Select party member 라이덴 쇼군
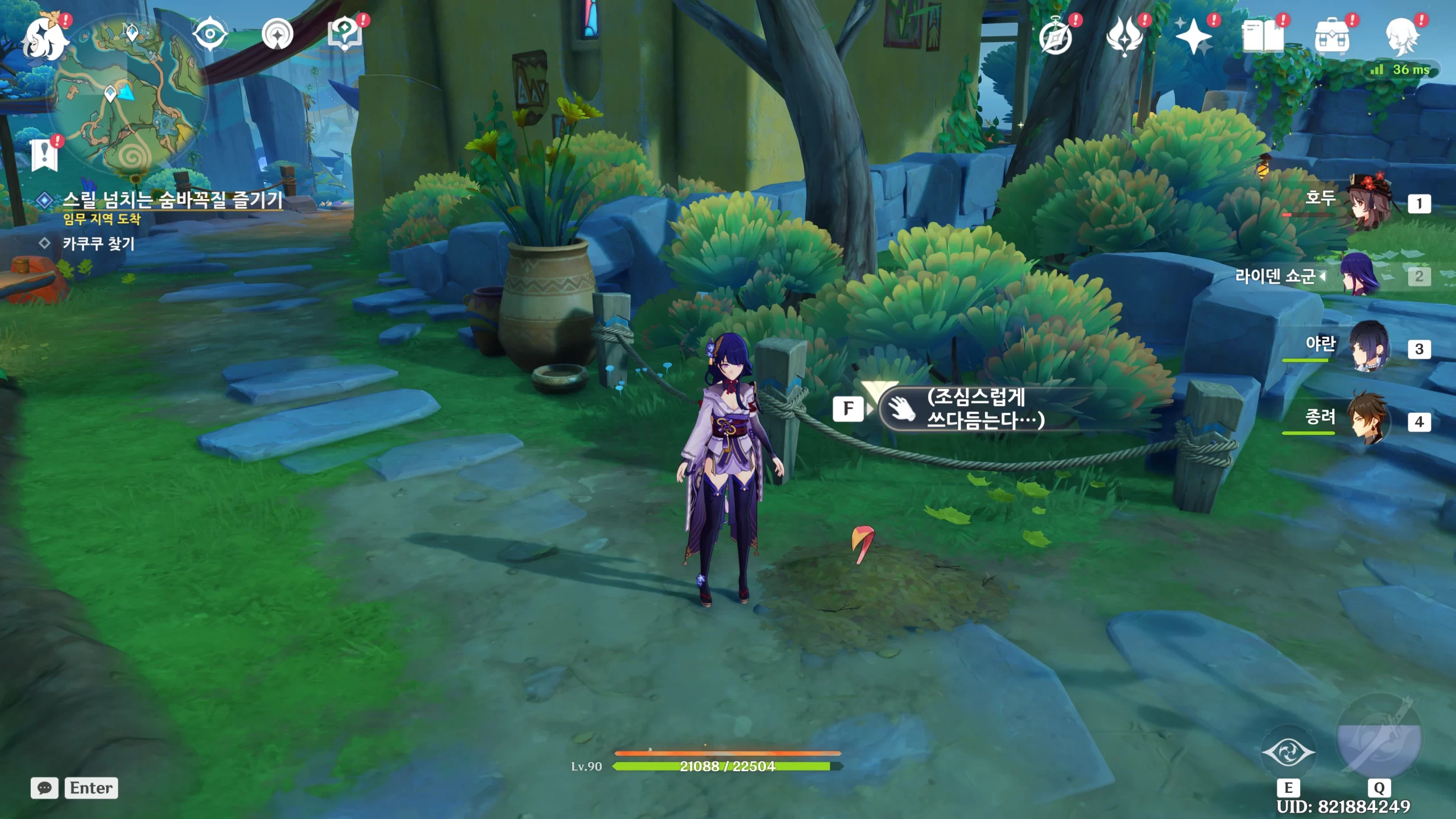The width and height of the screenshot is (1456, 819). [1359, 276]
